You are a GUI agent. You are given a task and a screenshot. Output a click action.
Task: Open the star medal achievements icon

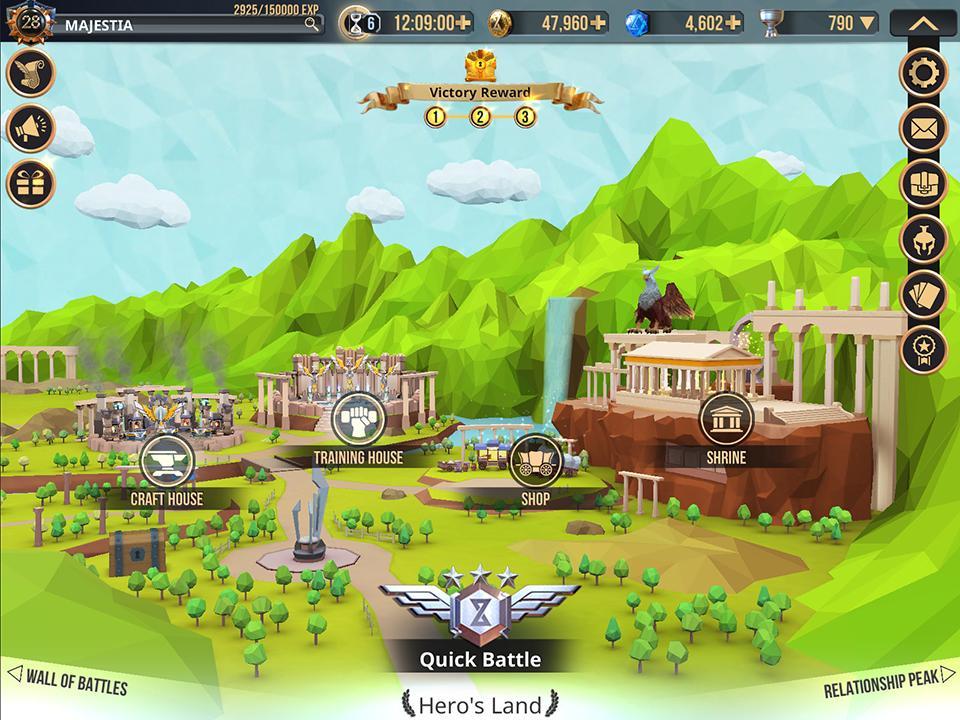tap(923, 348)
